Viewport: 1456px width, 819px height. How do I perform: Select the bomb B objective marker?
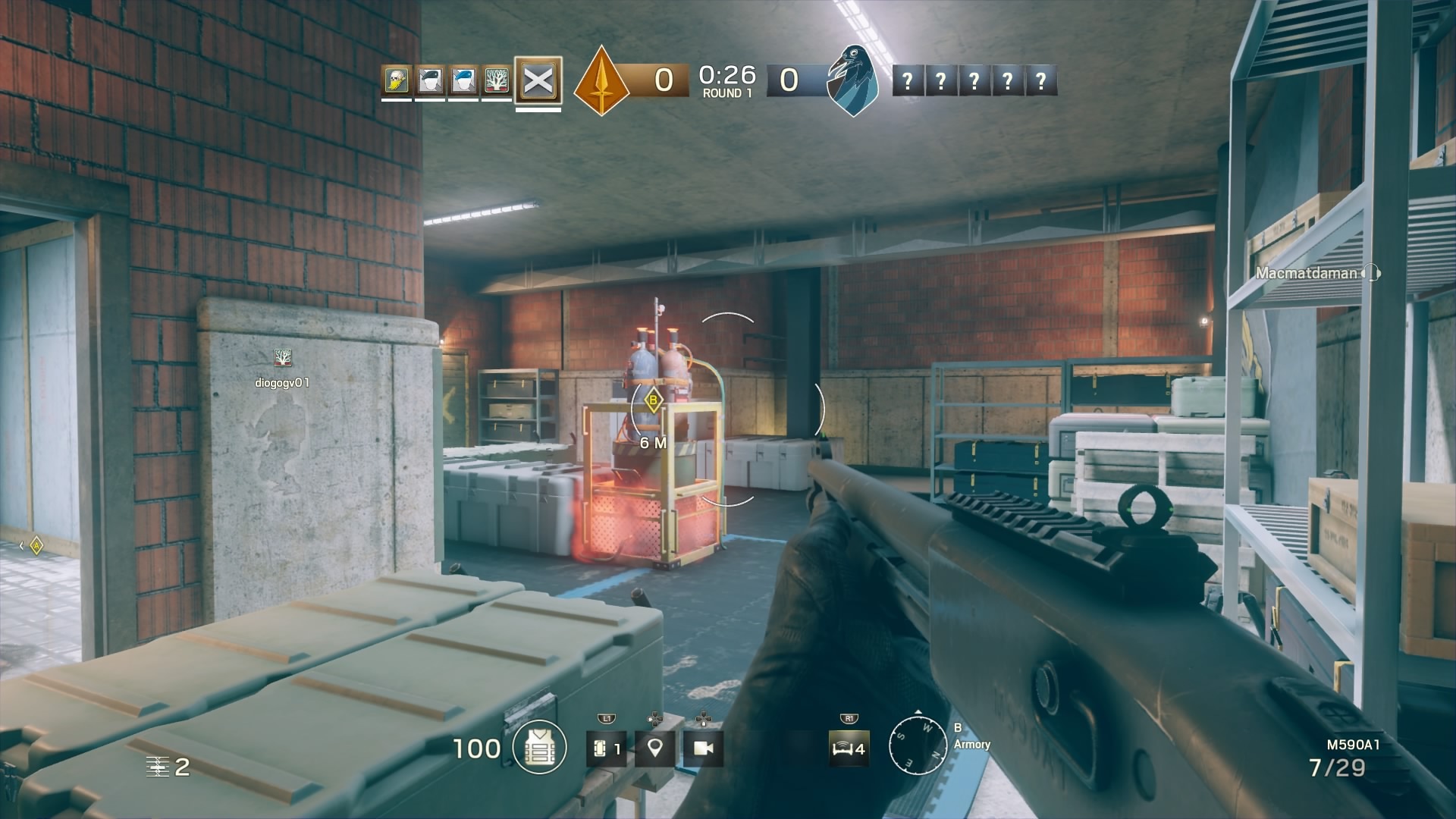[652, 400]
